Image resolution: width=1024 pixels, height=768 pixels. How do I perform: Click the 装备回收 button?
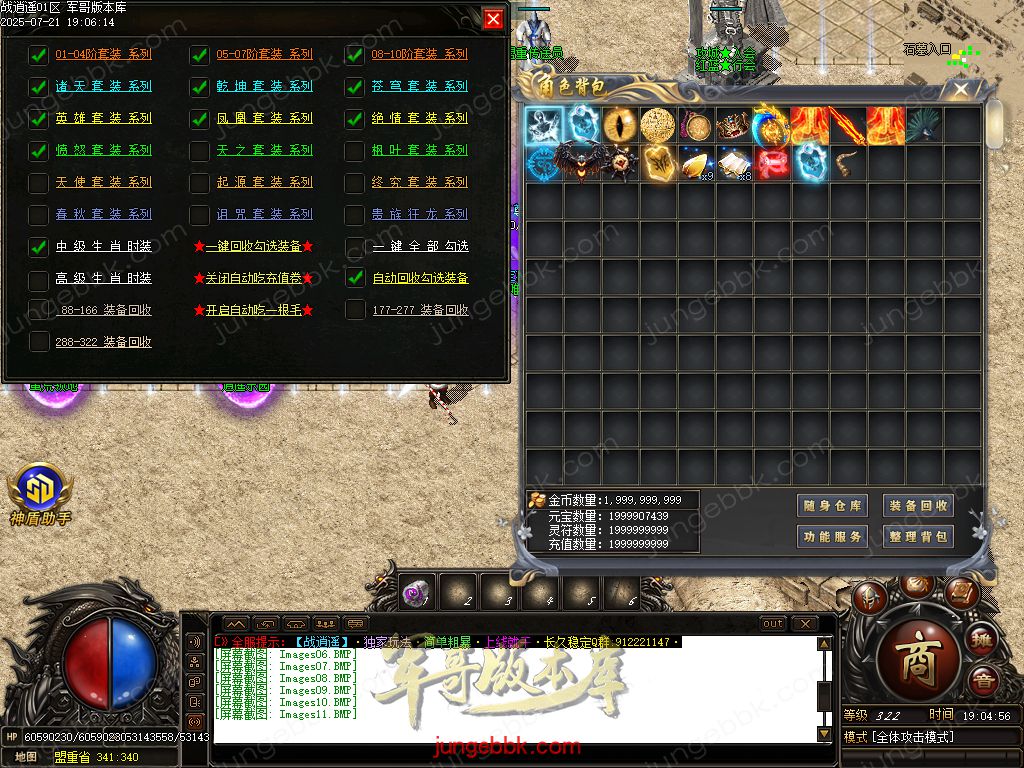pyautogui.click(x=917, y=506)
